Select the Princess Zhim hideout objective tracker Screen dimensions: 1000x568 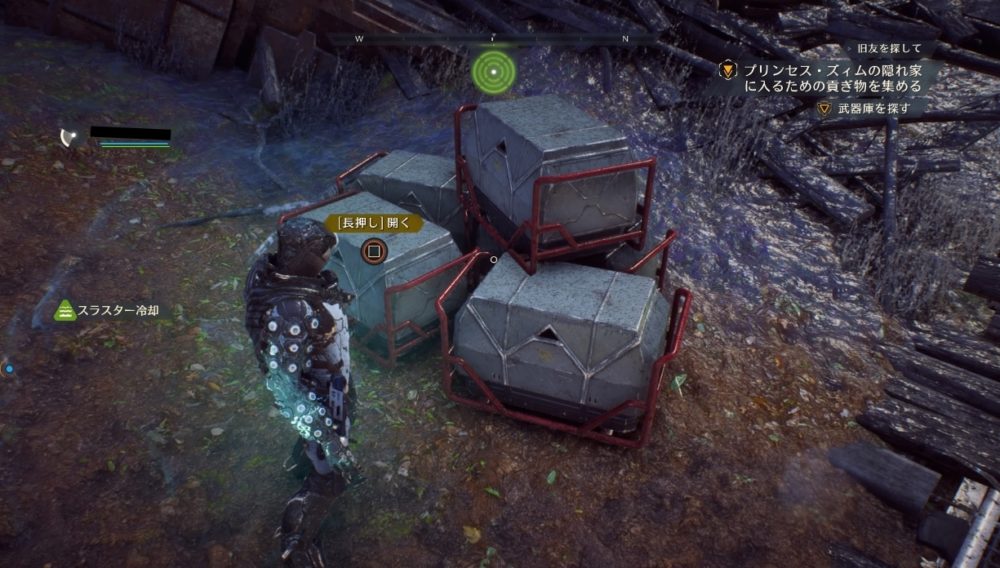pyautogui.click(x=828, y=78)
